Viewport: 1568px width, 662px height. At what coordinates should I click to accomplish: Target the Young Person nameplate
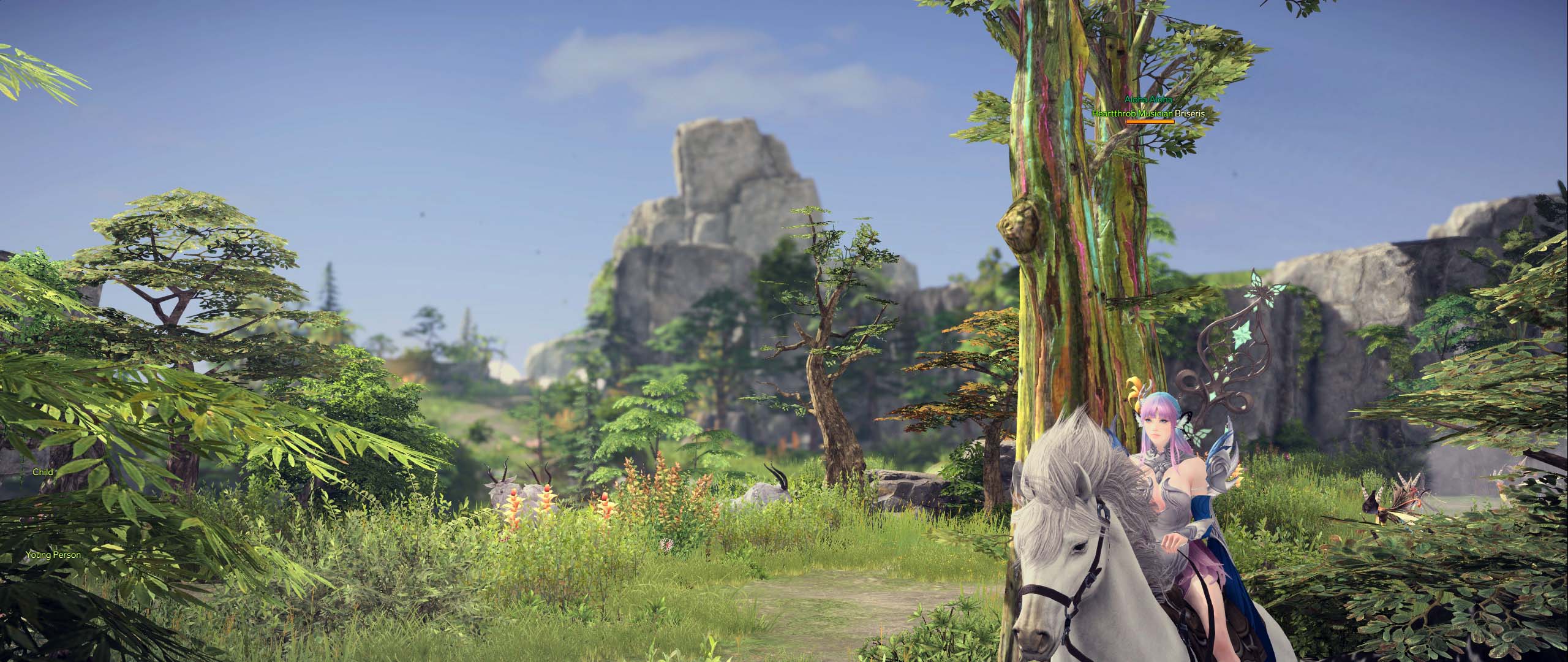(53, 555)
